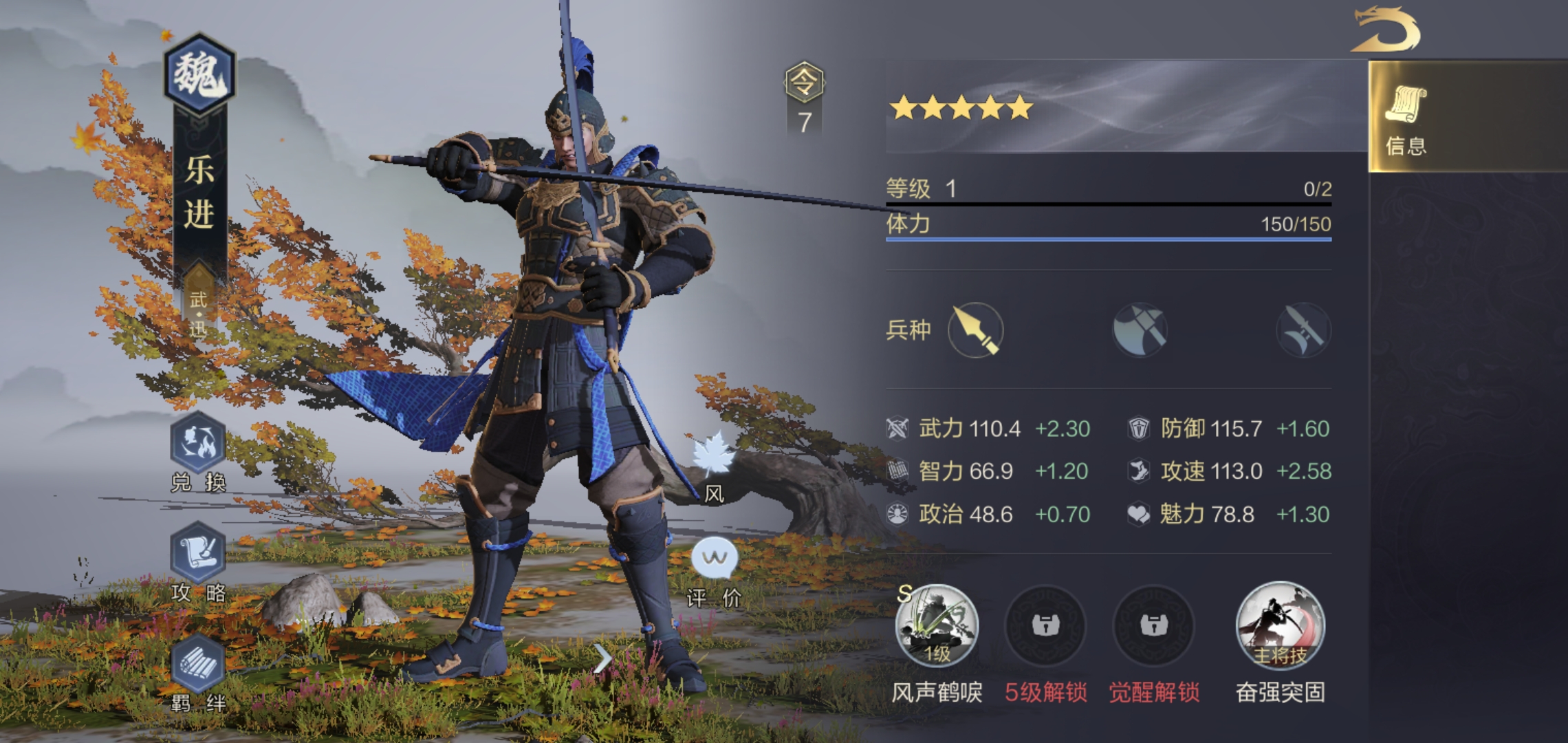The image size is (1568, 743).
Task: Select the 风声鹤唳 skill icon
Action: pos(937,625)
